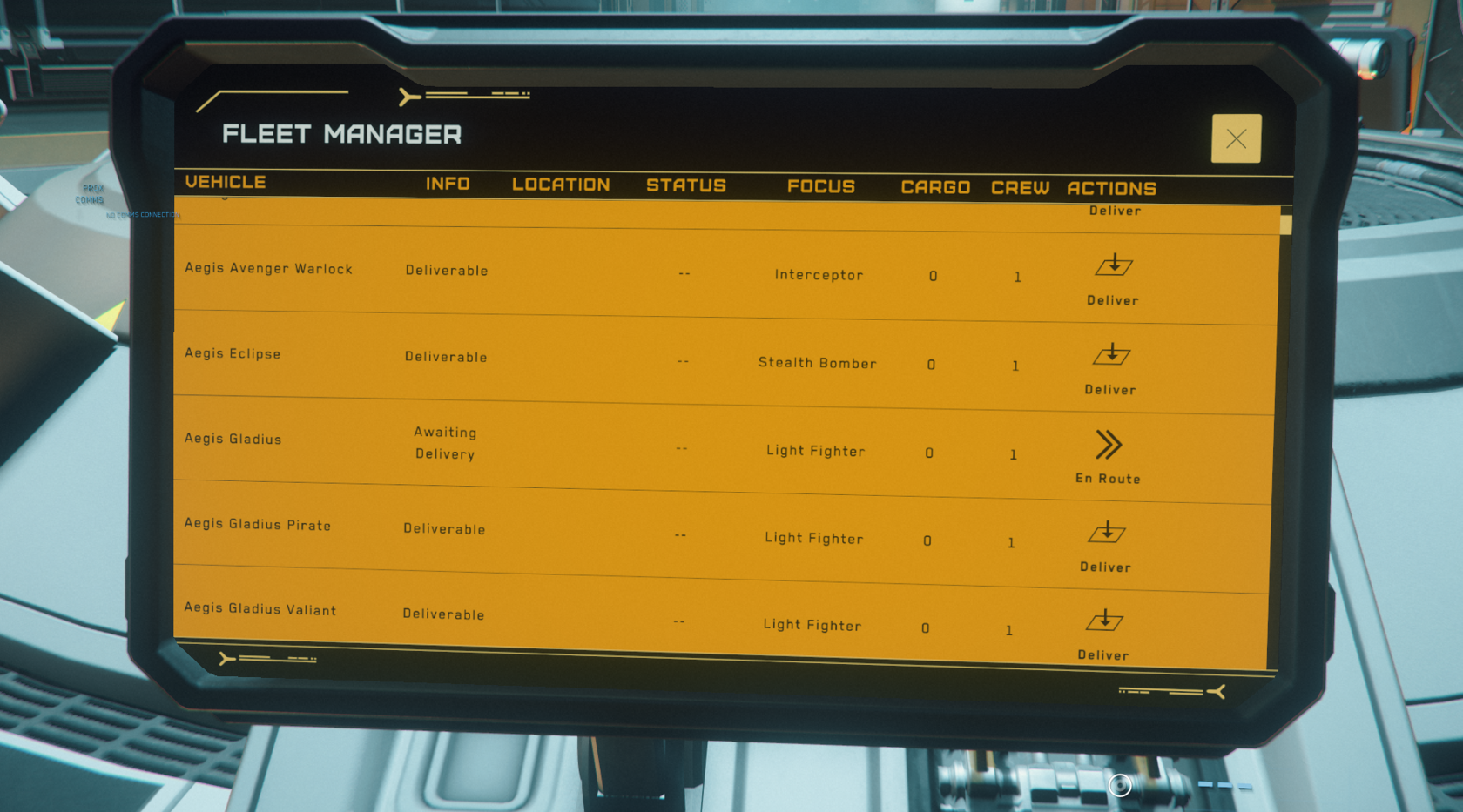Pick the Aegis Gladius Valiant entry
Image resolution: width=1463 pixels, height=812 pixels.
260,610
